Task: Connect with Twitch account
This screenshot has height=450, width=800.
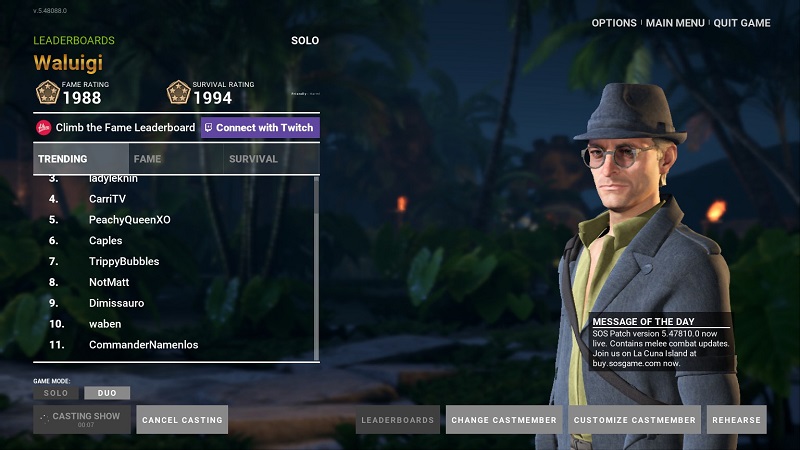Action: (259, 128)
